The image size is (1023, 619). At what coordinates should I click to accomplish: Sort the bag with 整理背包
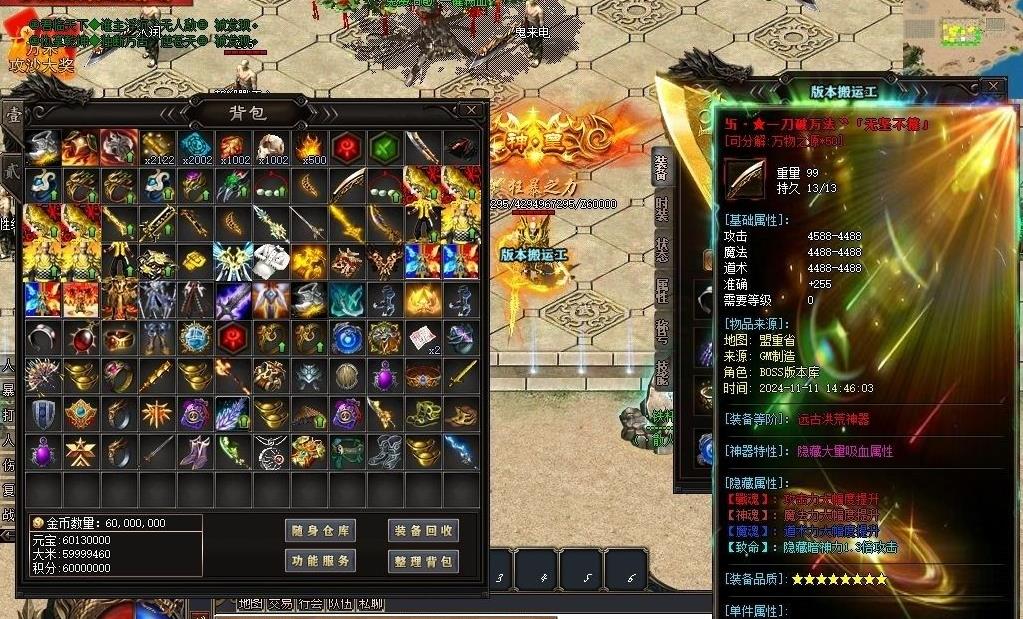[423, 561]
